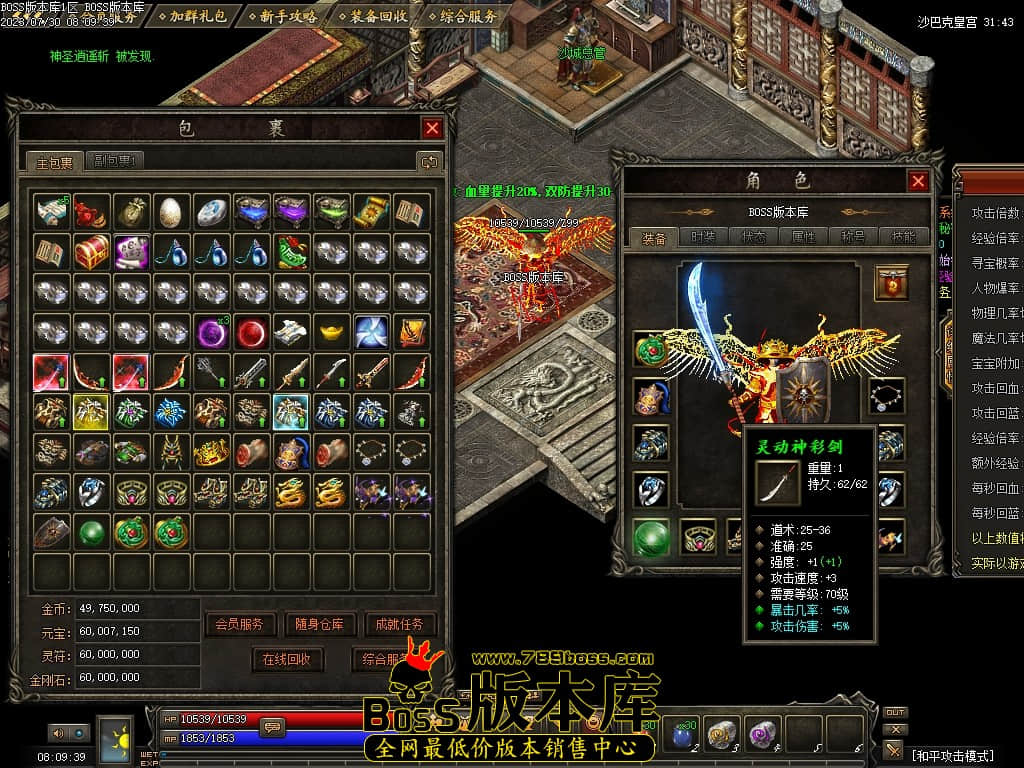The height and width of the screenshot is (768, 1024).
Task: Select the gold ingot item slot
Action: [x=331, y=330]
